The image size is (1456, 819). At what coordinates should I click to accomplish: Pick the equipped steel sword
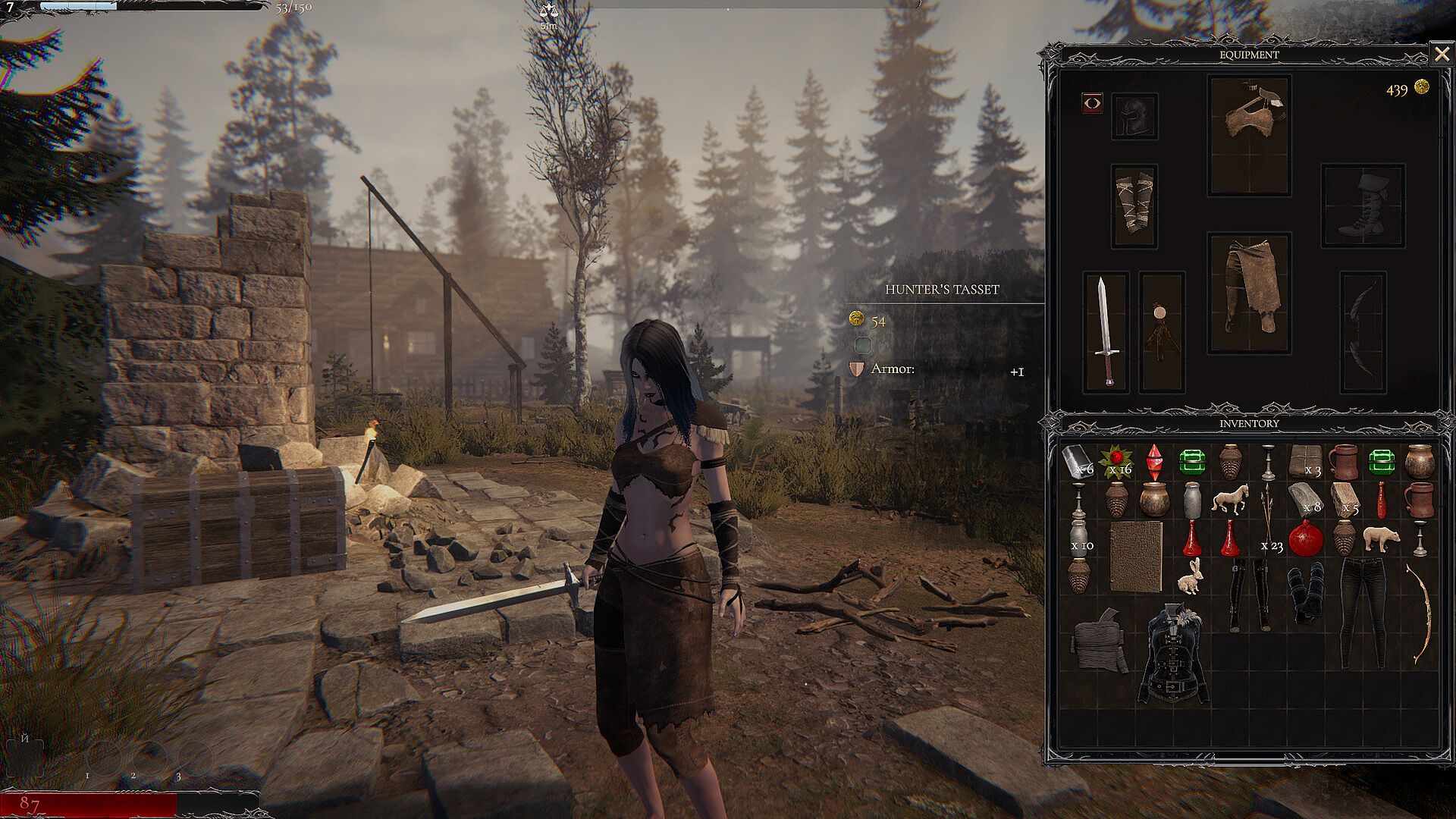click(x=1106, y=331)
